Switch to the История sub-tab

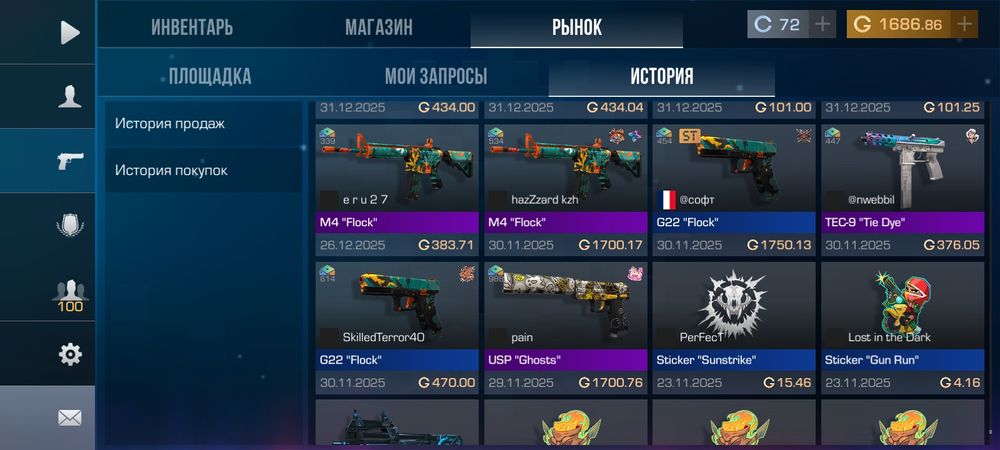coord(661,77)
